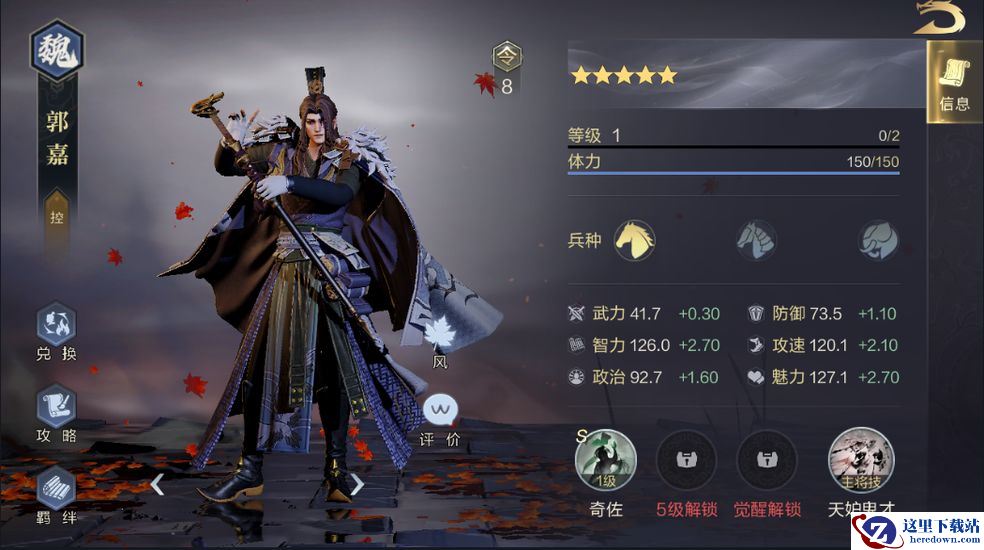Tap the 风 wind attribute leaf icon
Viewport: 984px width, 550px height.
click(x=440, y=335)
